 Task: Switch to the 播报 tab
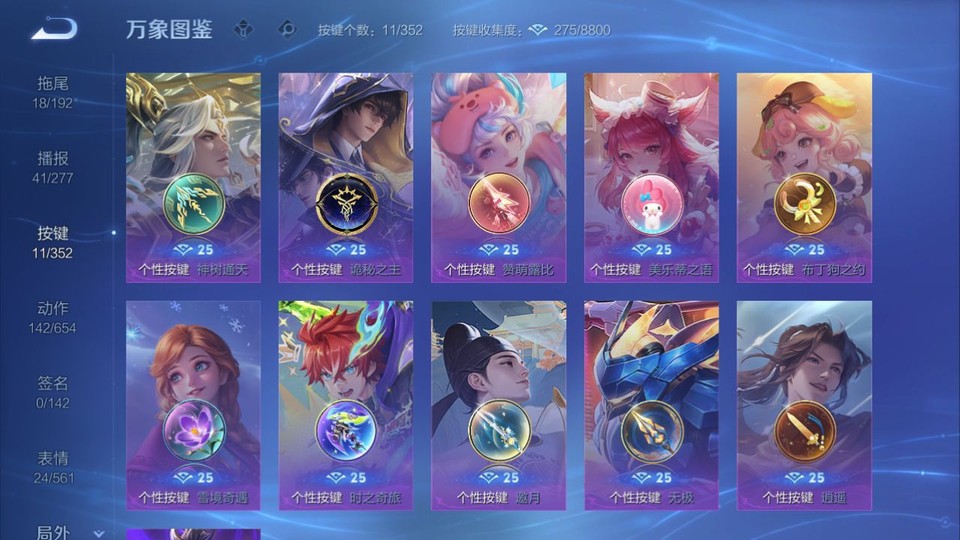point(53,167)
